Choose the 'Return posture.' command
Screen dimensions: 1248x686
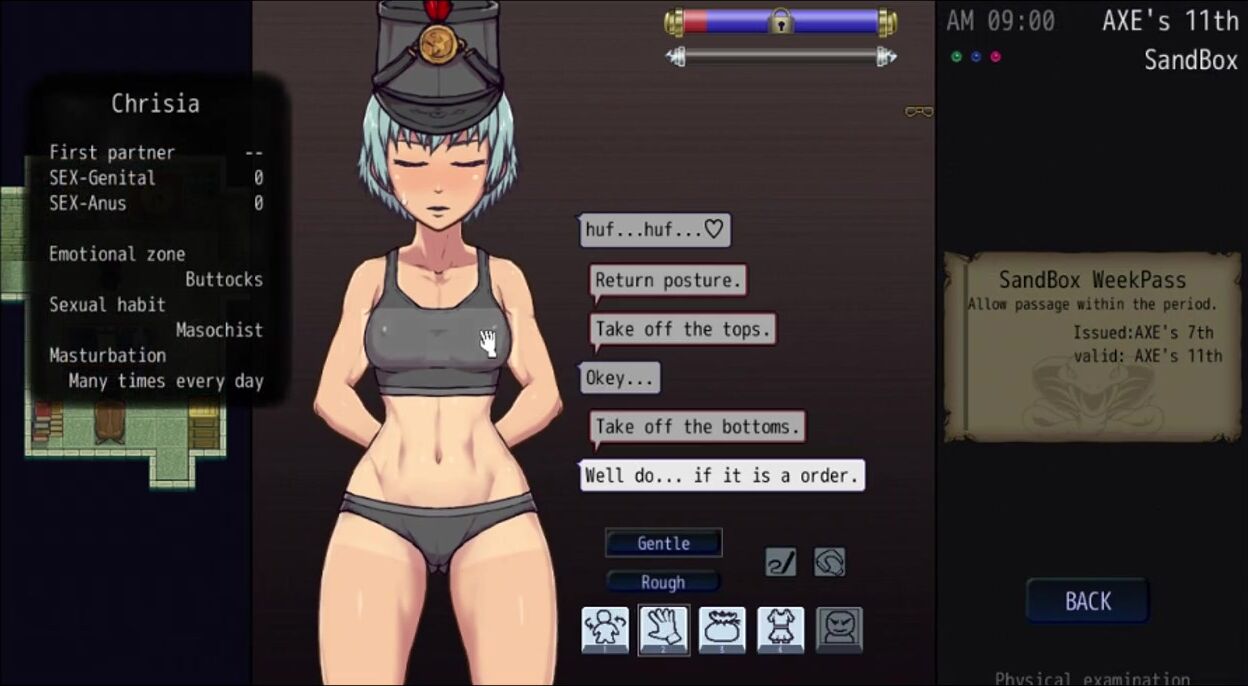(668, 281)
